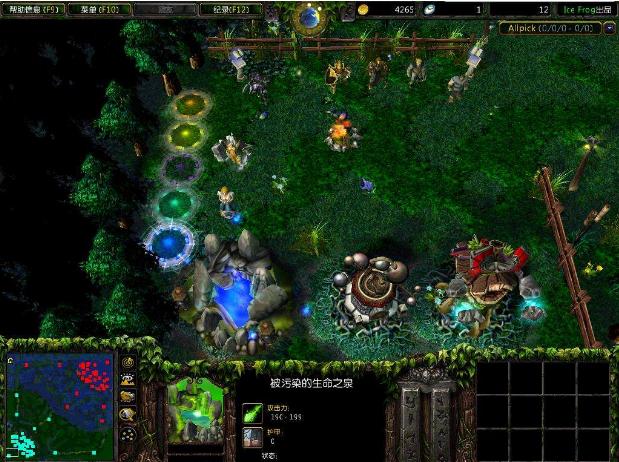Image resolution: width=619 pixels, height=462 pixels.
Task: Click the selected fountain's portrait
Action: click(195, 411)
